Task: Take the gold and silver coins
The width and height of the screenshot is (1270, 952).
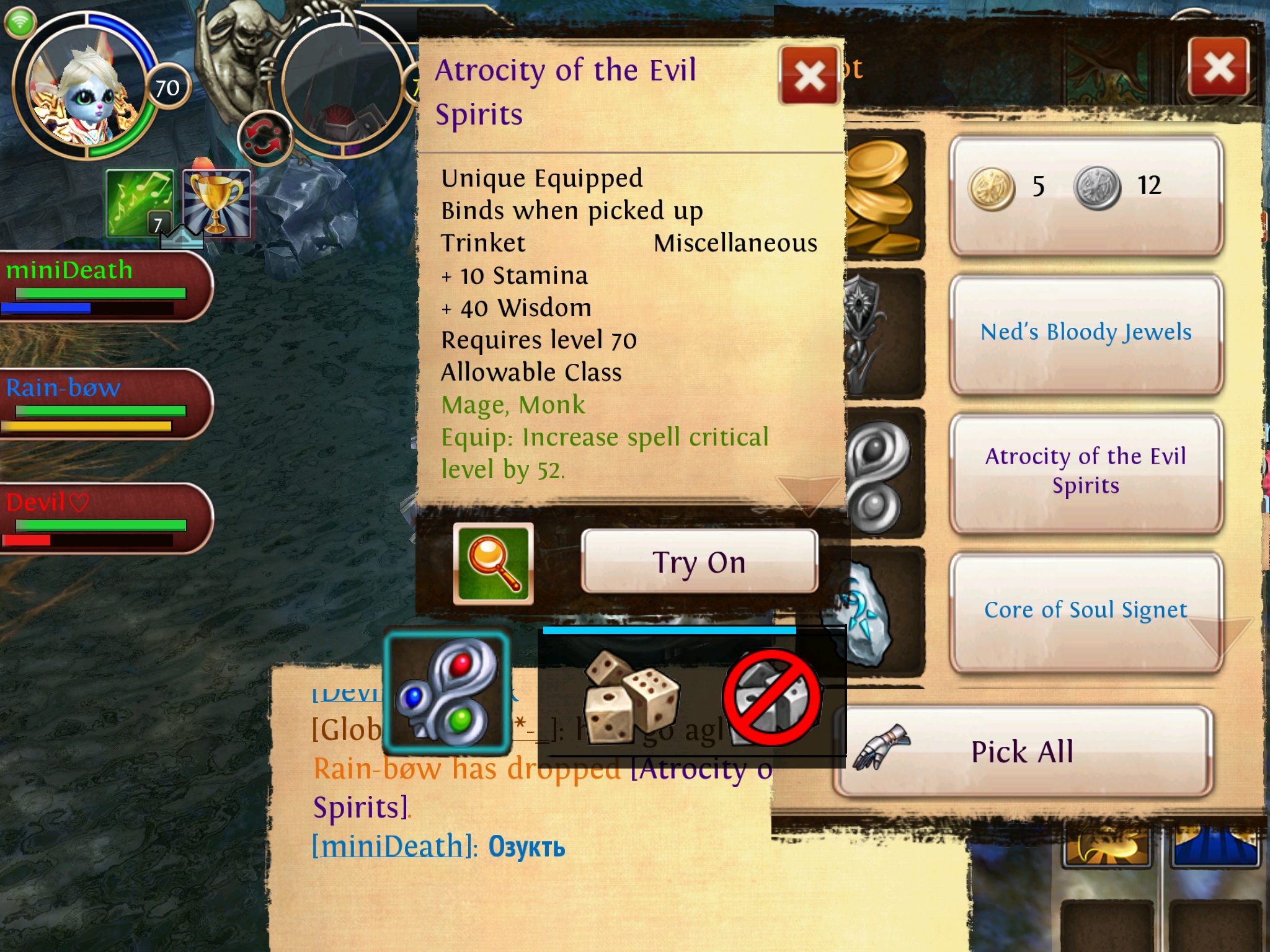Action: pos(1085,195)
